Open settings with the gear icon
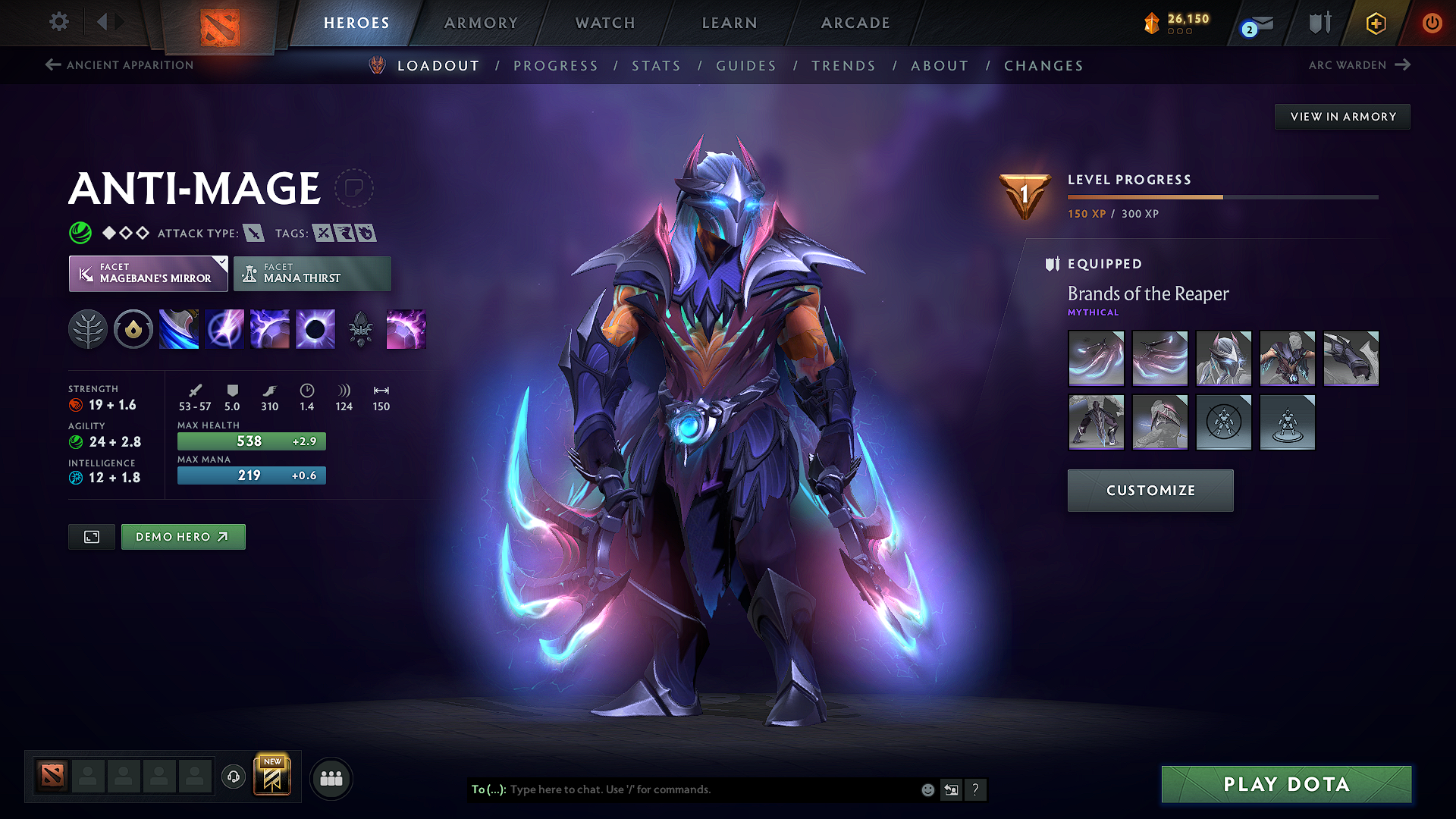The image size is (1456, 819). 58,22
